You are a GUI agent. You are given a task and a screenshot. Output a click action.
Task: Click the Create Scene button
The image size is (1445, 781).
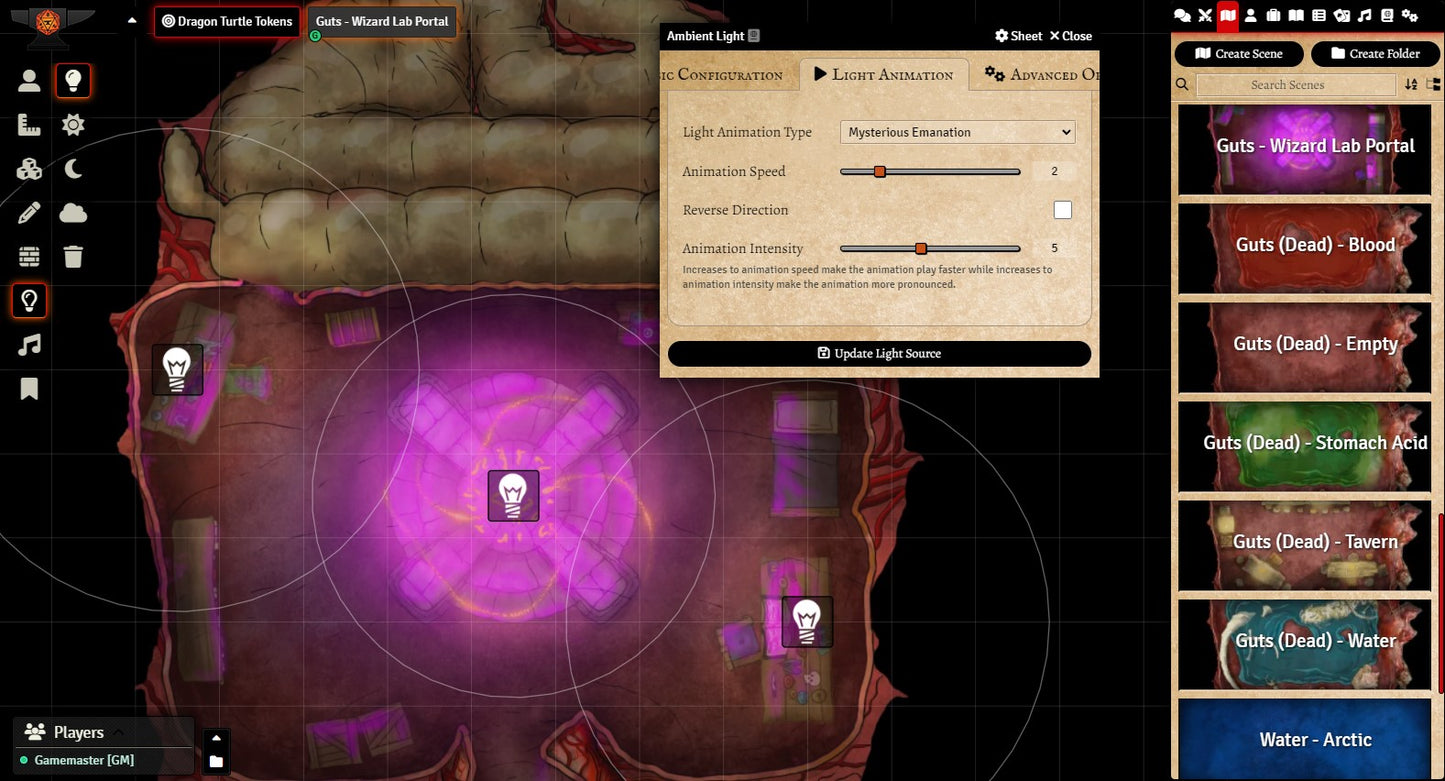click(x=1238, y=54)
